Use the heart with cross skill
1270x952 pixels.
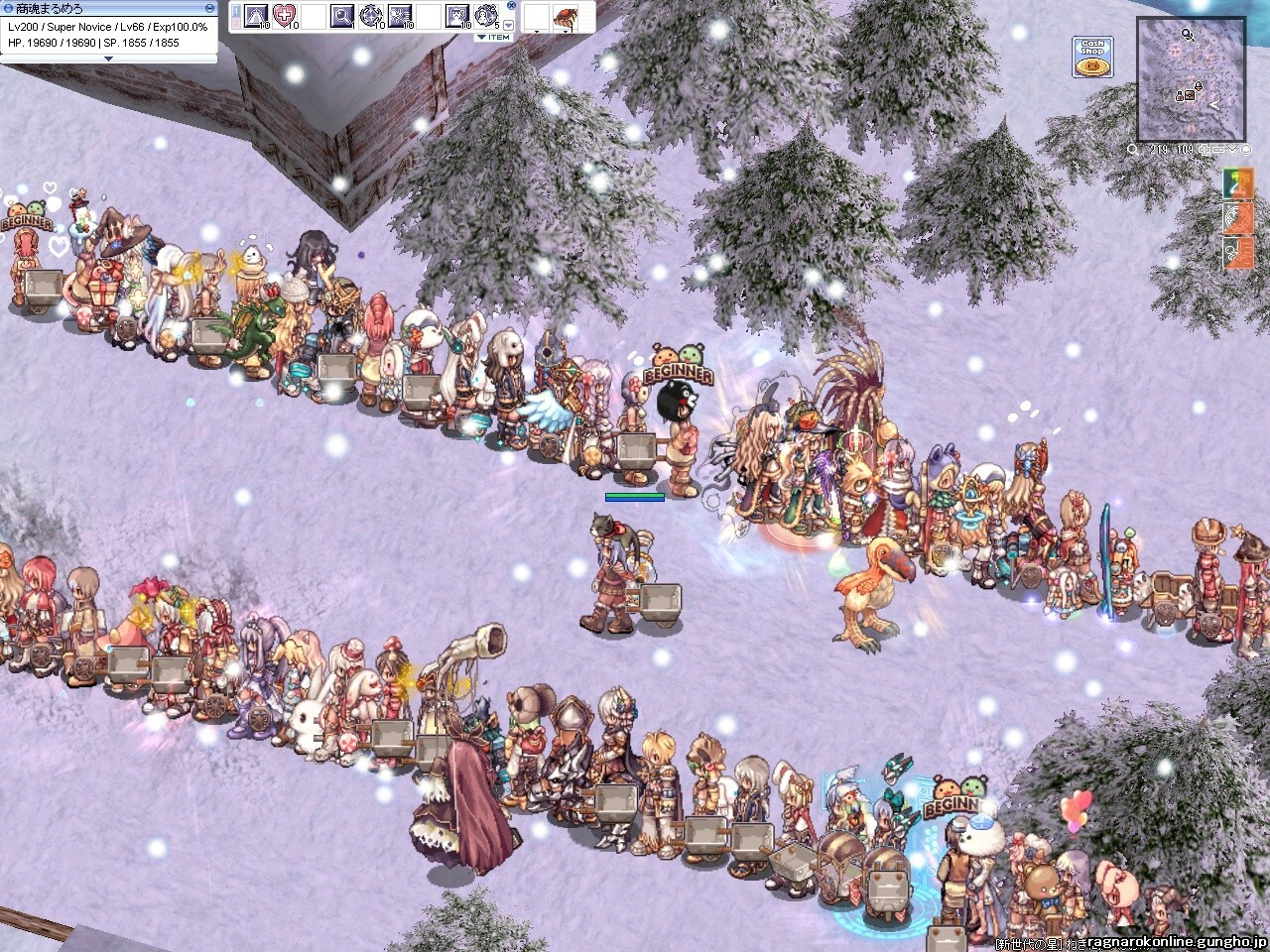click(x=286, y=16)
